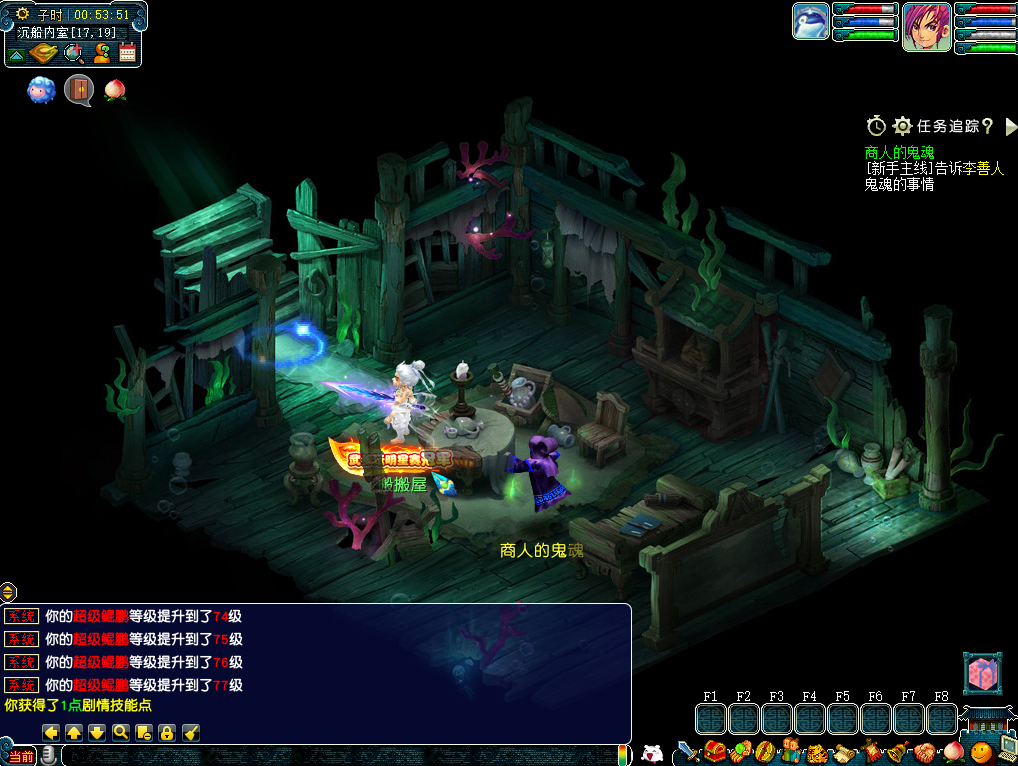Image resolution: width=1018 pixels, height=766 pixels.
Task: Select the pink-haired character portrait
Action: [927, 27]
